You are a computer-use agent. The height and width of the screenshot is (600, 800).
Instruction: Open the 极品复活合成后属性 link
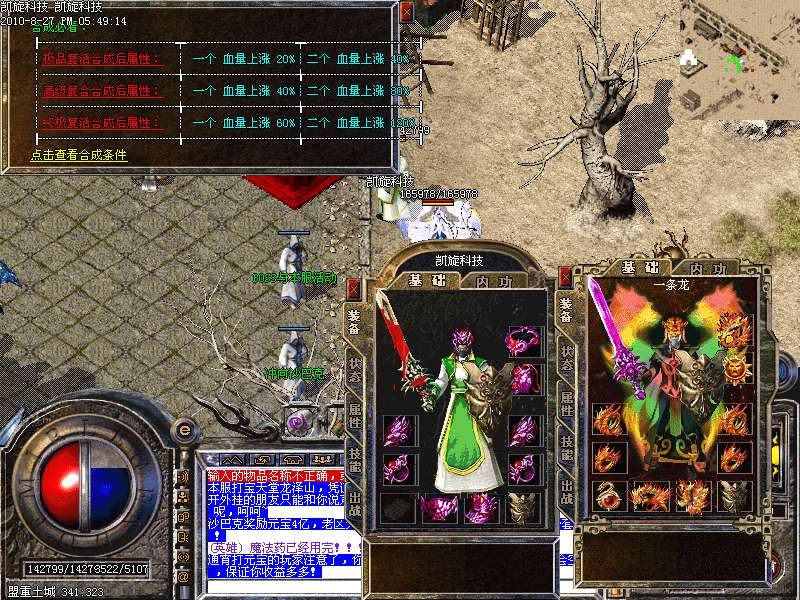pyautogui.click(x=89, y=59)
